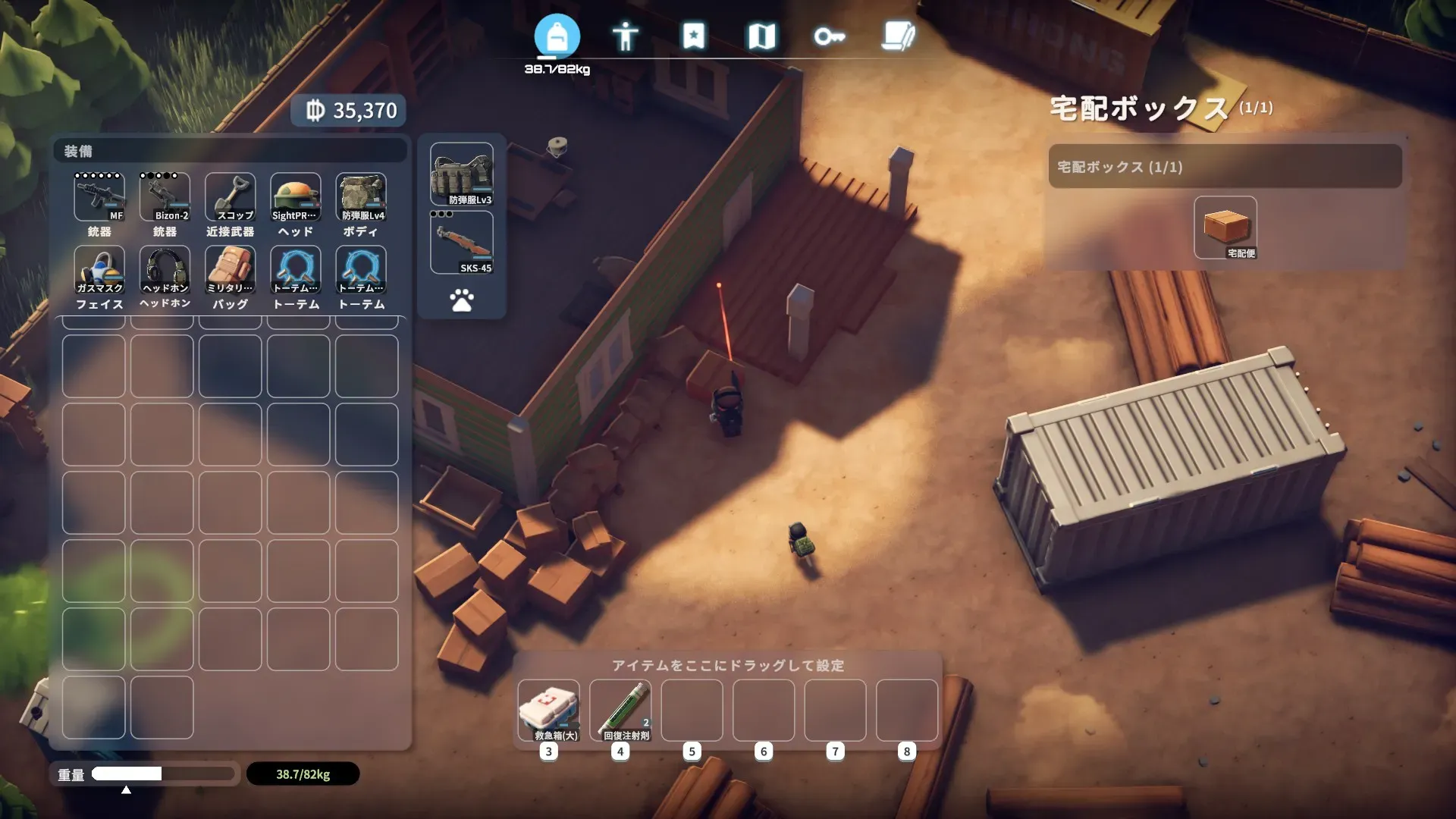Select the gas mask face slot
Image resolution: width=1456 pixels, height=819 pixels.
pos(99,270)
